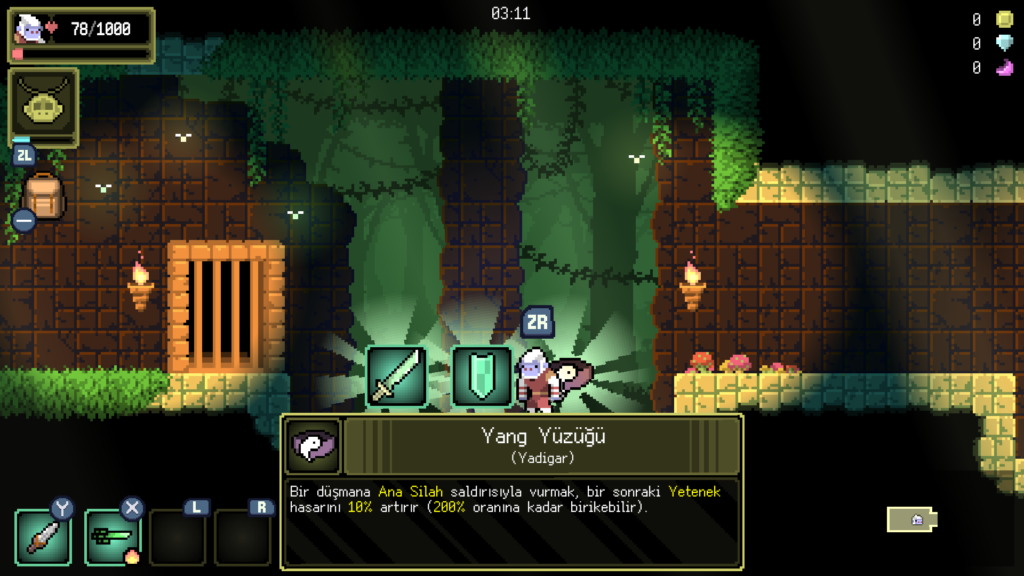
Task: Activate the green blaster skill slot
Action: pyautogui.click(x=110, y=537)
